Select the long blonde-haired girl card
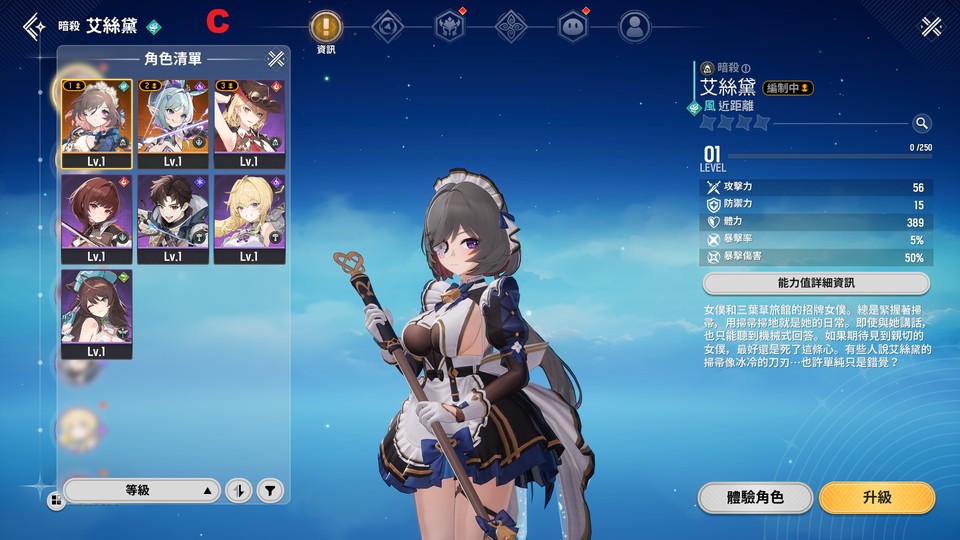 pos(249,219)
